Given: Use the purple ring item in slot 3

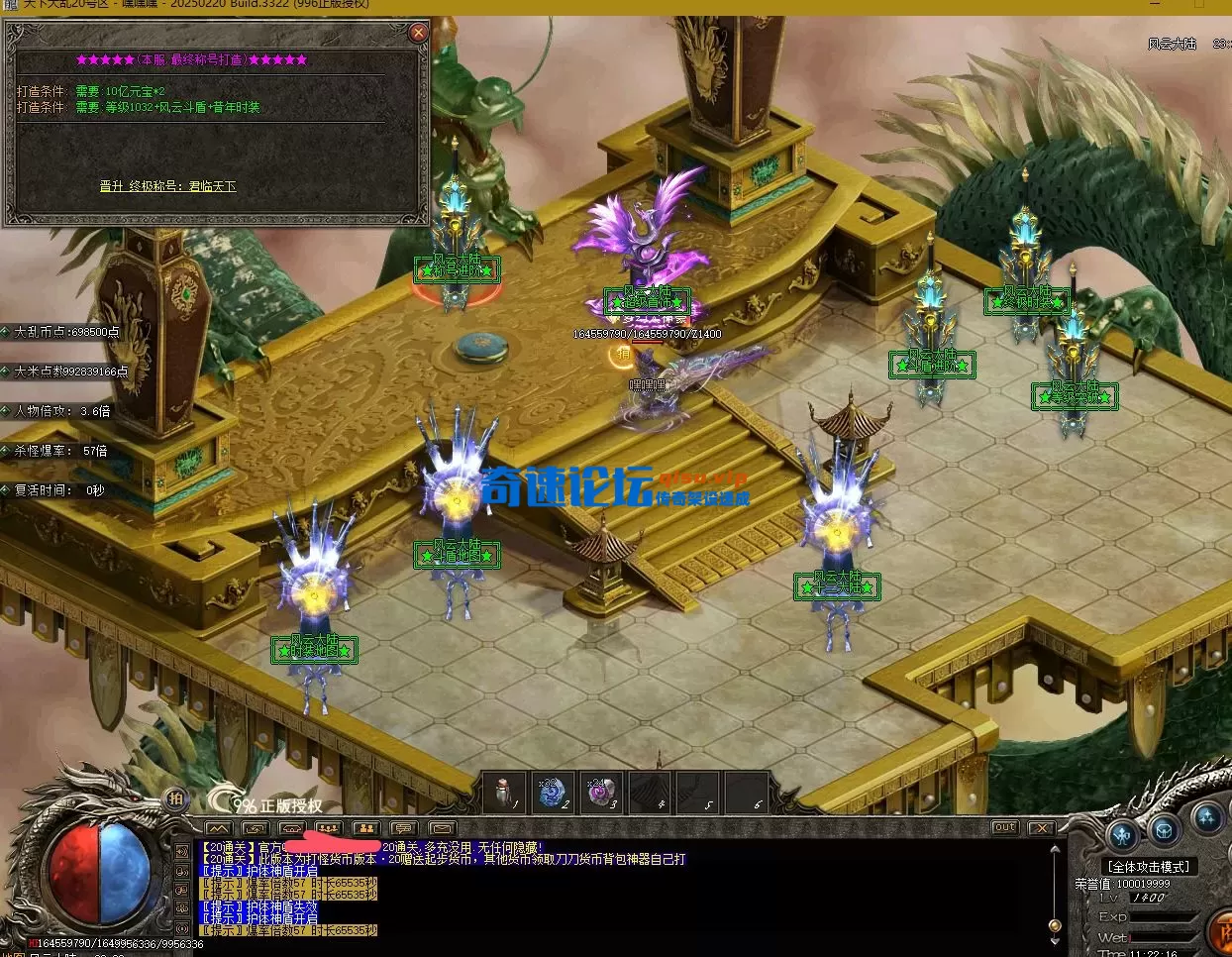Looking at the screenshot, I should coord(600,793).
